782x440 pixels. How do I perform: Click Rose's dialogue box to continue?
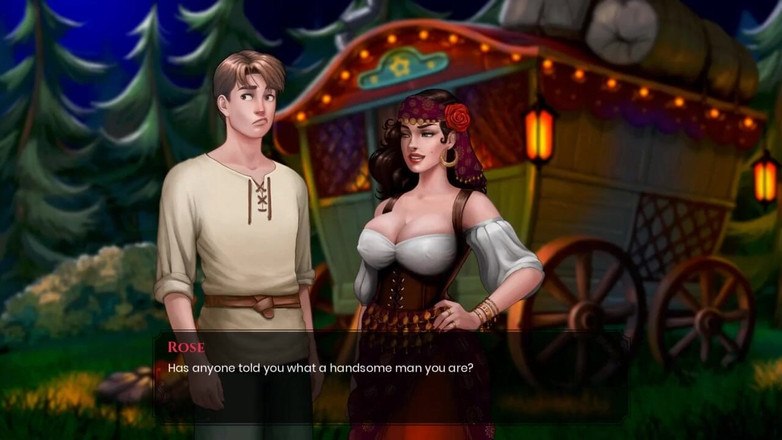point(390,375)
